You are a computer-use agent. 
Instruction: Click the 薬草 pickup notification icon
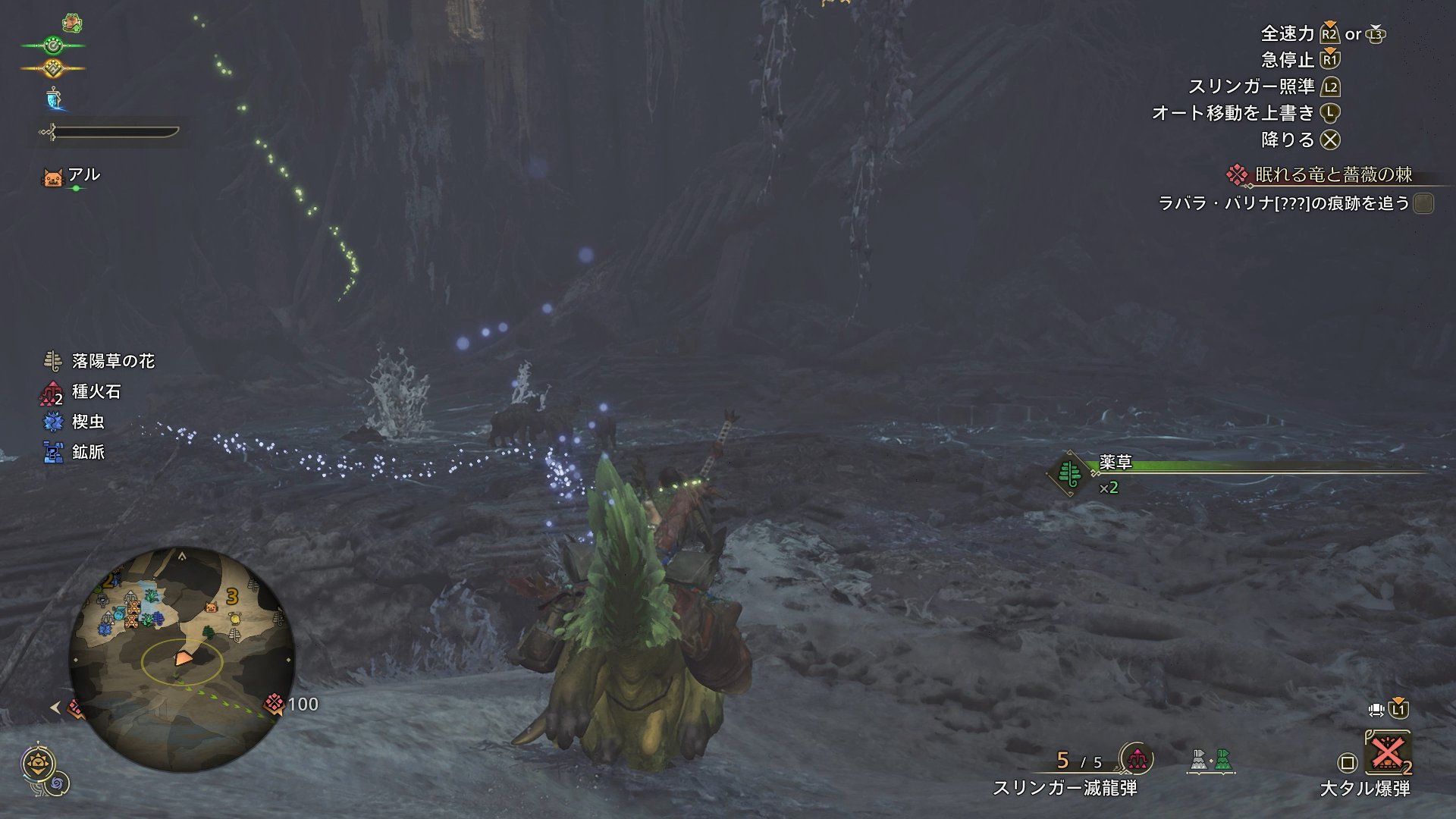[1069, 474]
